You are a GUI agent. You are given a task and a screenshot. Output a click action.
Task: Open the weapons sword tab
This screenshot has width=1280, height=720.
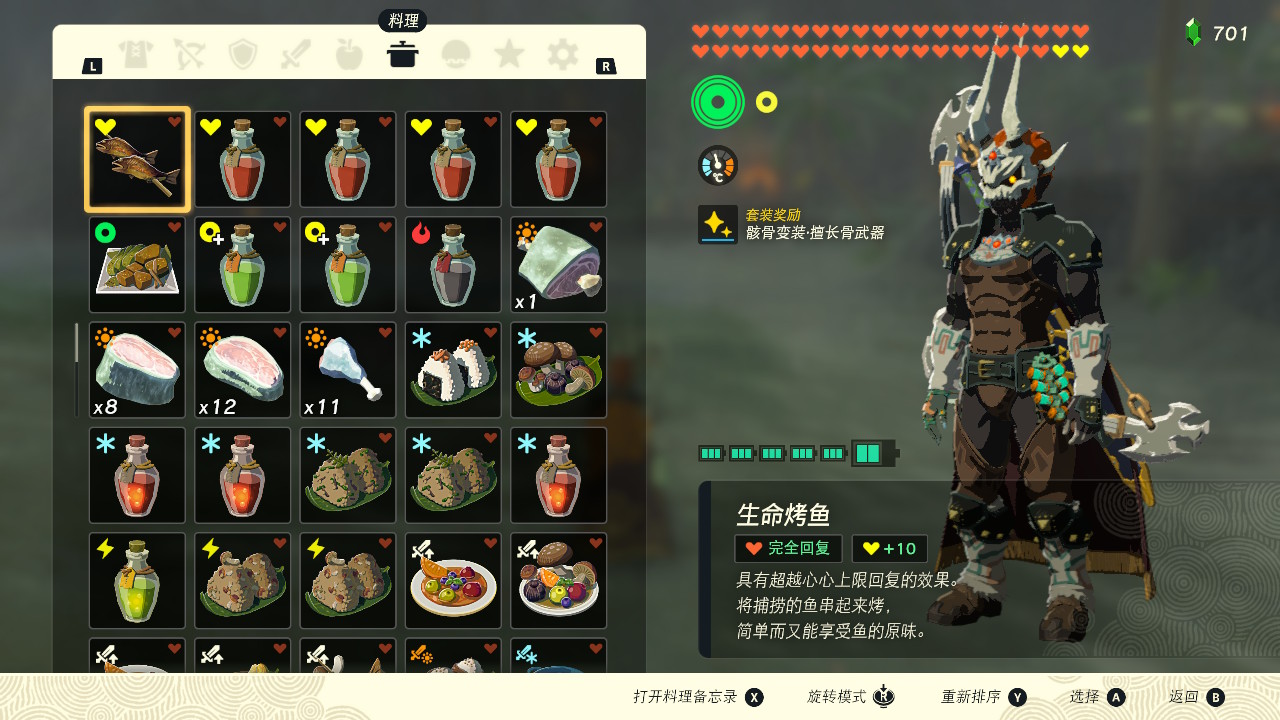coord(296,54)
